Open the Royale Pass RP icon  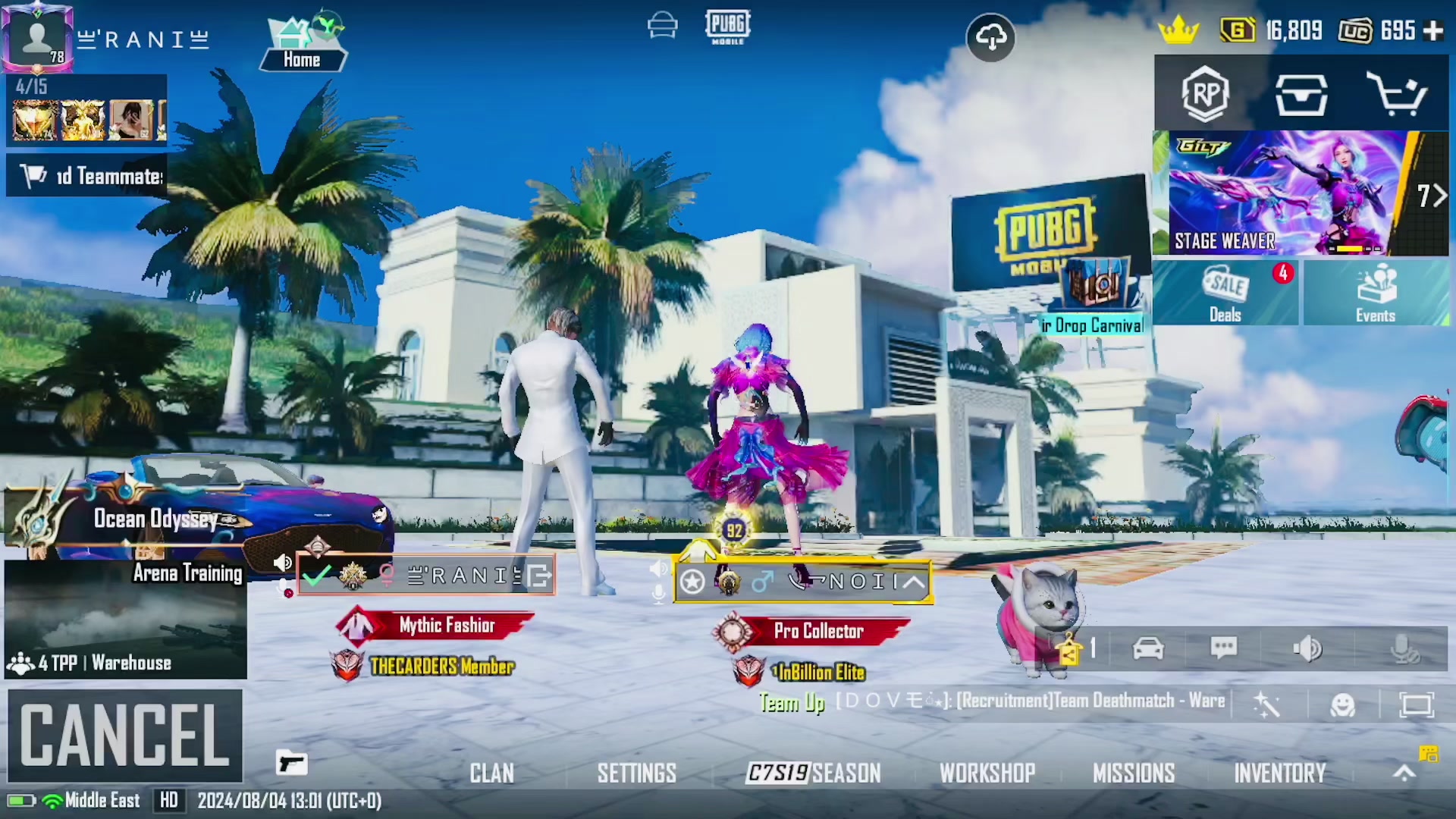1205,94
